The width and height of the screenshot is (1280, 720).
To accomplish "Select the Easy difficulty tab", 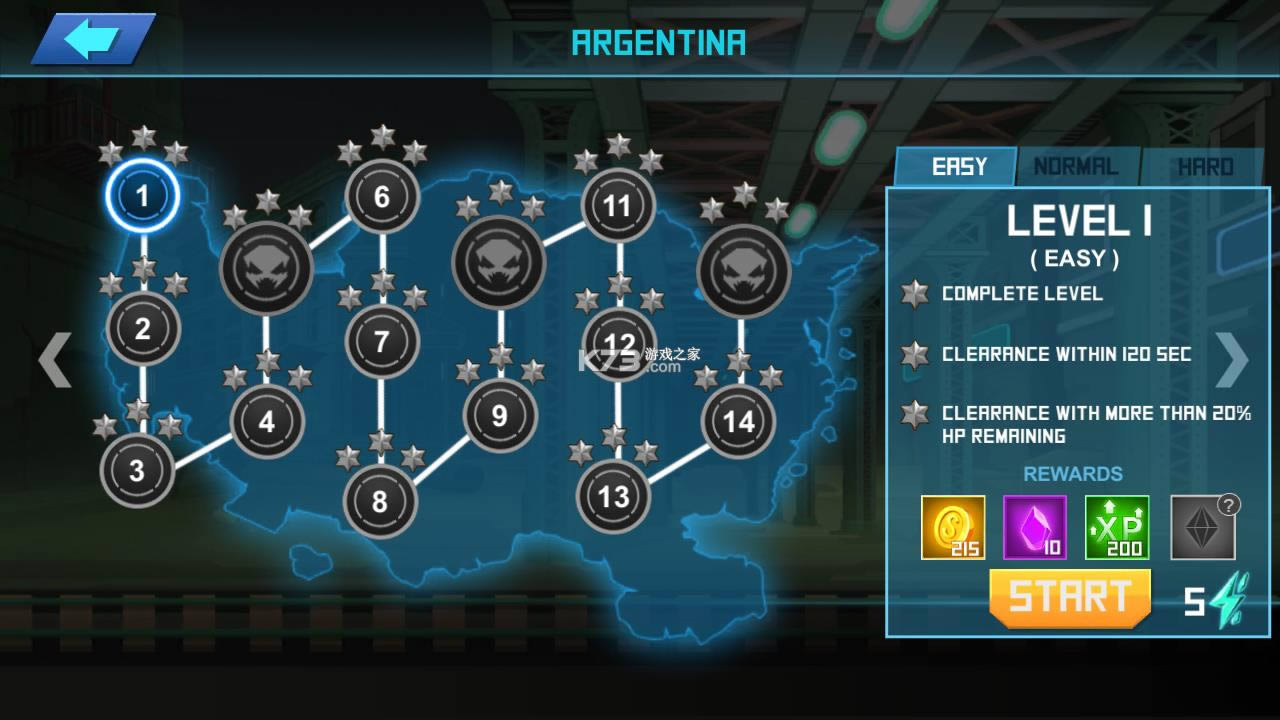I will (x=958, y=167).
